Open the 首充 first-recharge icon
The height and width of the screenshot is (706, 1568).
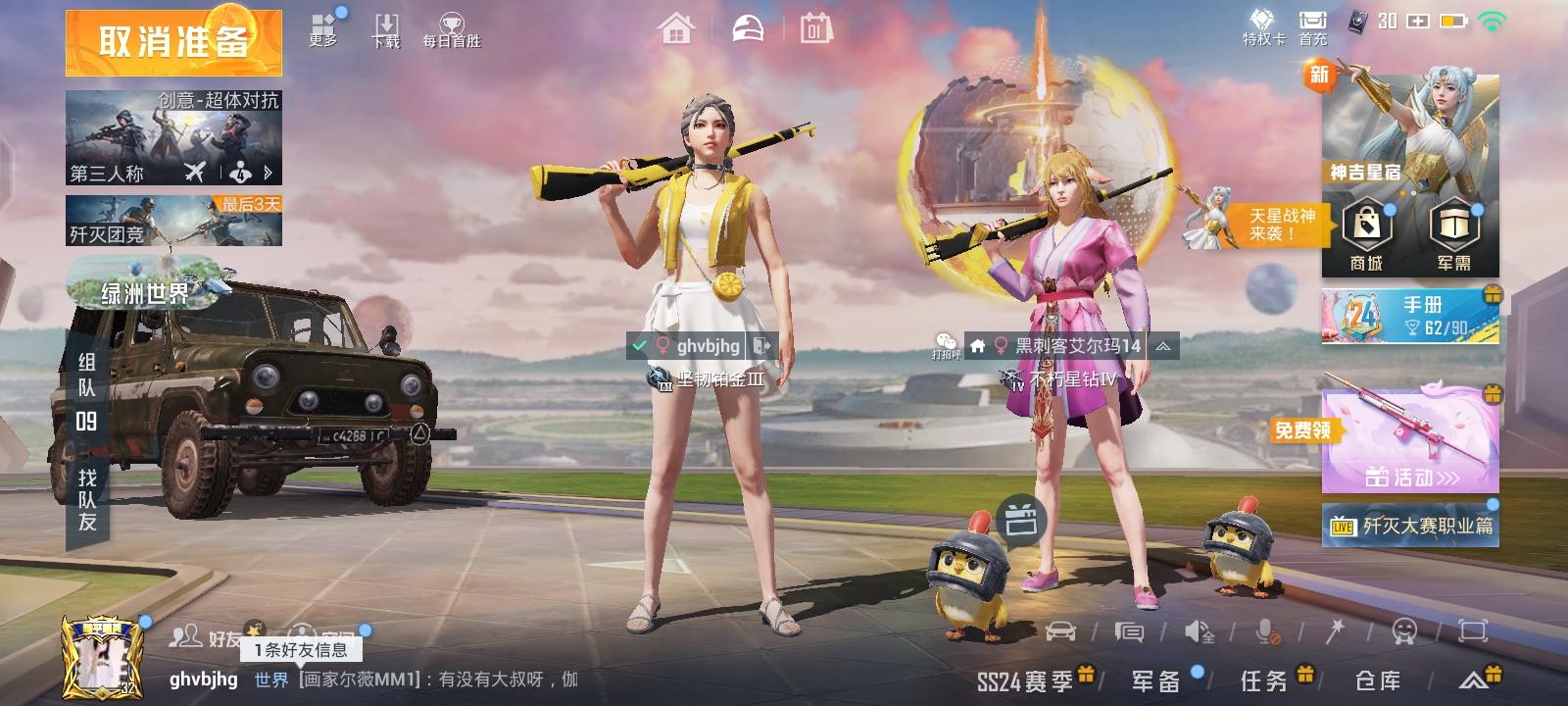point(1310,25)
